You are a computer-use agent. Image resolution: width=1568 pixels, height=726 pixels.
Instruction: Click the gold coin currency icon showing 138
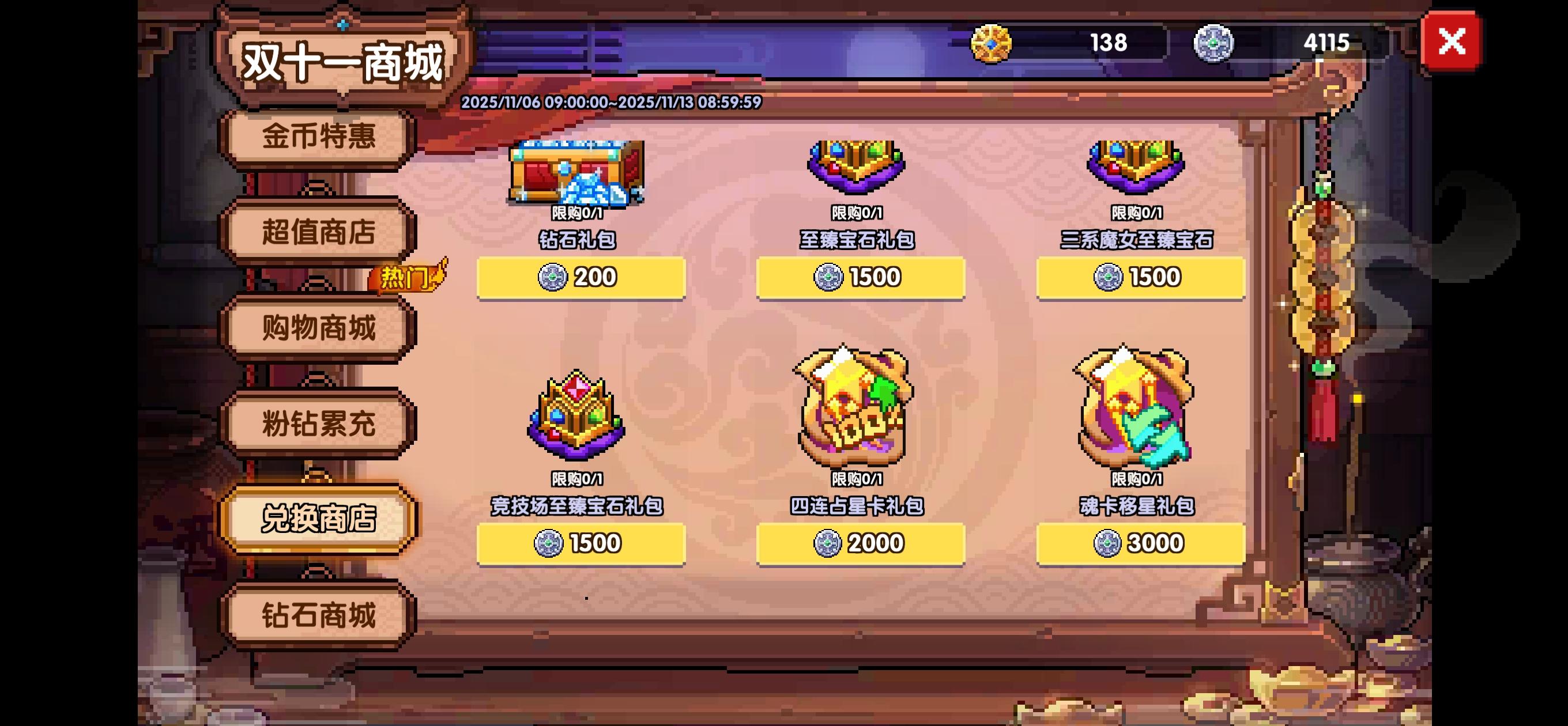(993, 43)
